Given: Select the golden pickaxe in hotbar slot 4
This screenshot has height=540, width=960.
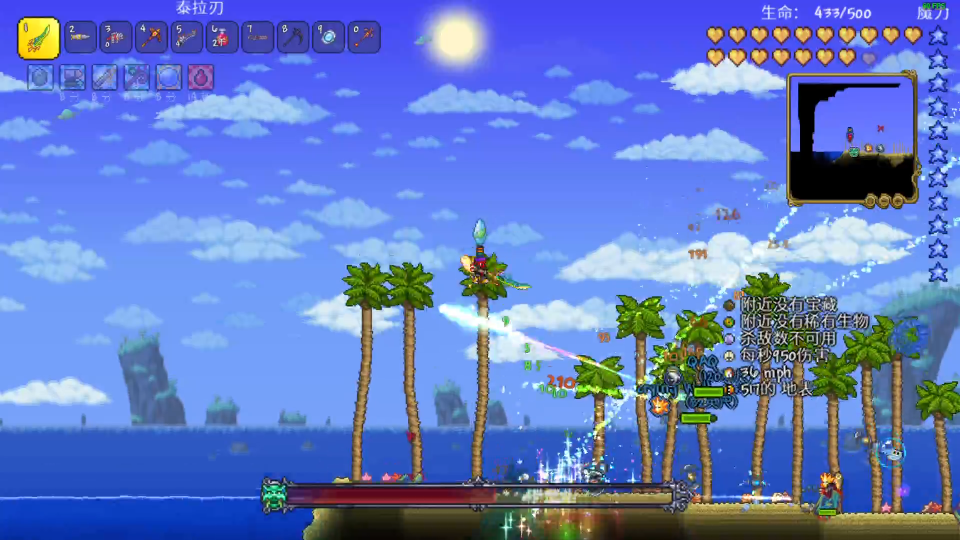Looking at the screenshot, I should click(x=152, y=38).
